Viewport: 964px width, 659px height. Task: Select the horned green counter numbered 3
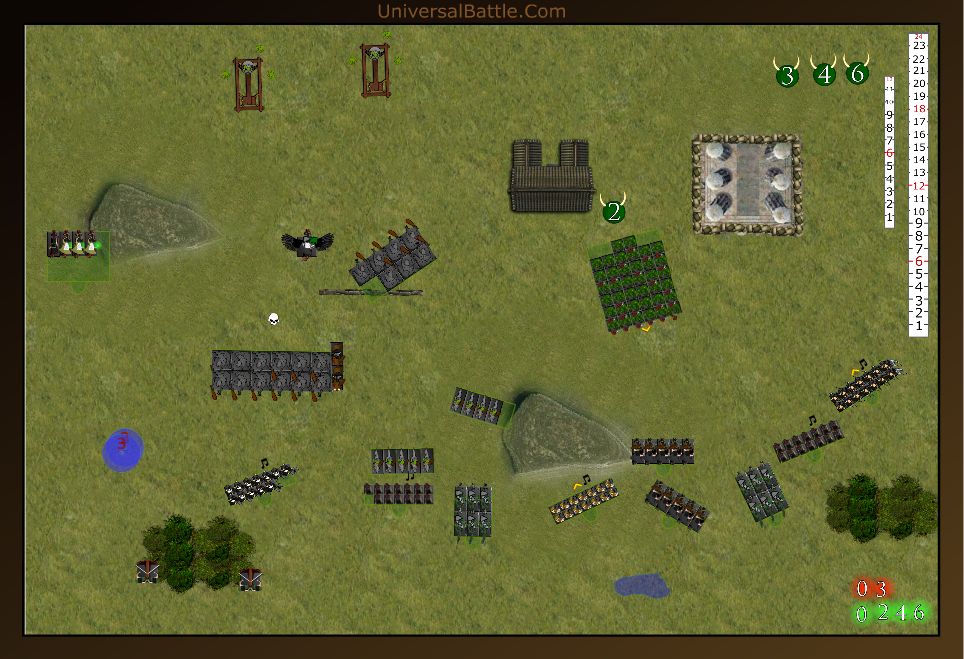(x=787, y=74)
